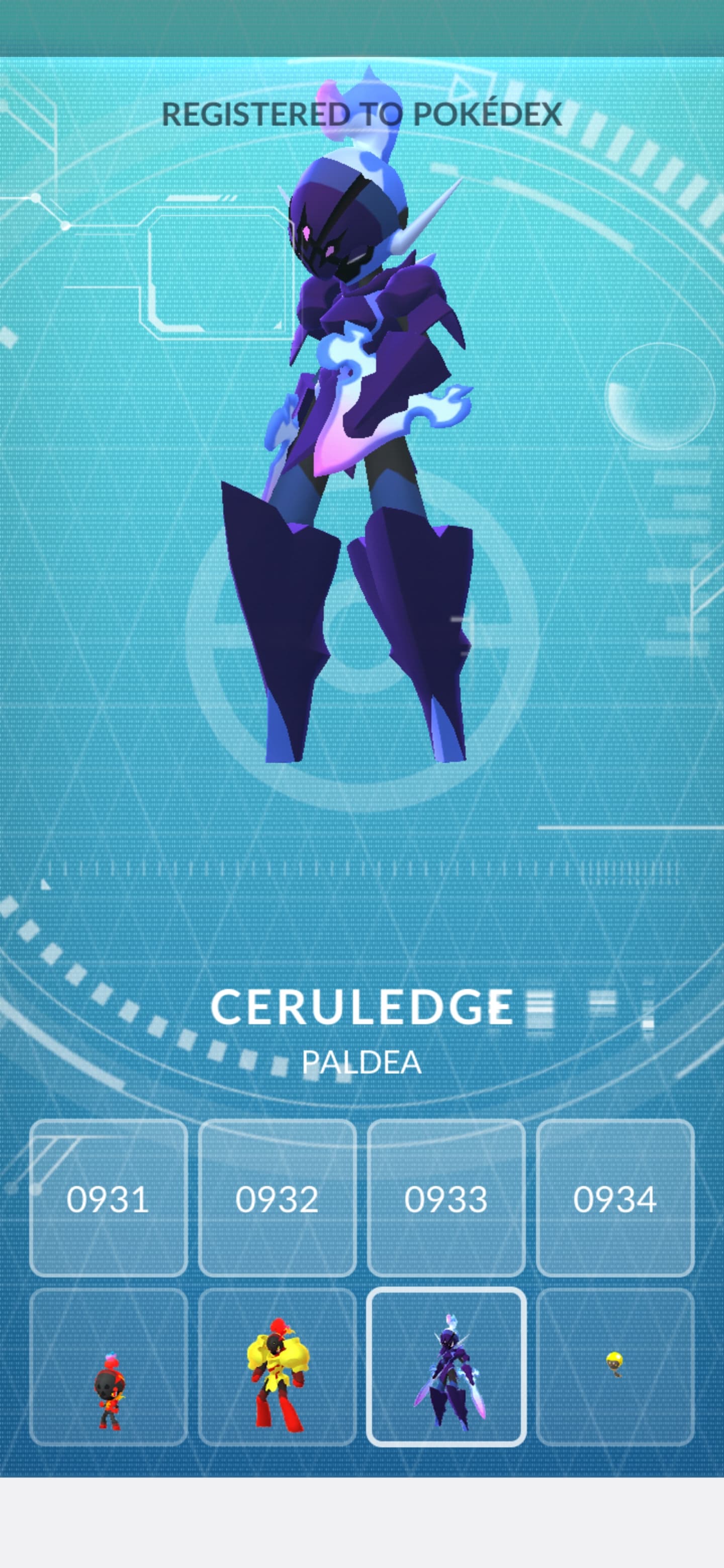Select the Charcadet thumbnail tile

(x=109, y=1367)
